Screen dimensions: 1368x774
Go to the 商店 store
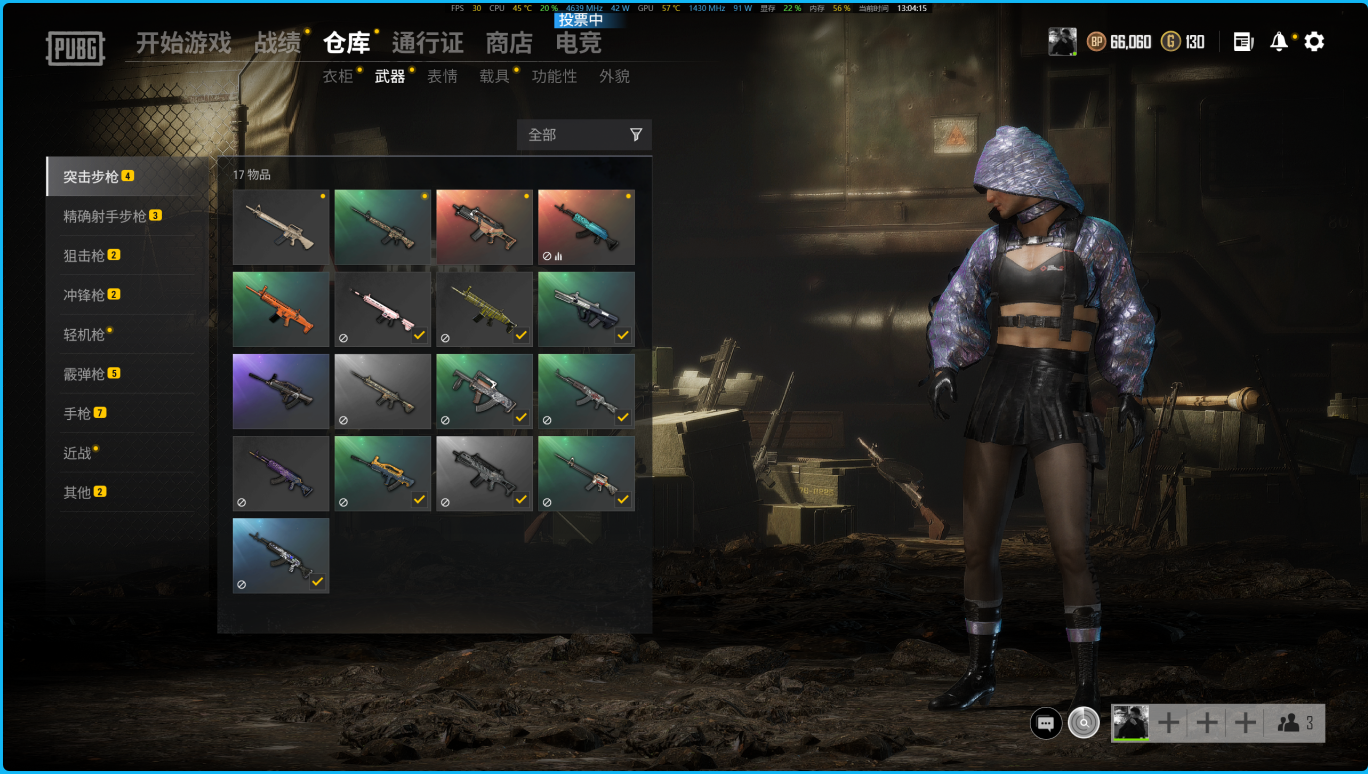click(509, 43)
